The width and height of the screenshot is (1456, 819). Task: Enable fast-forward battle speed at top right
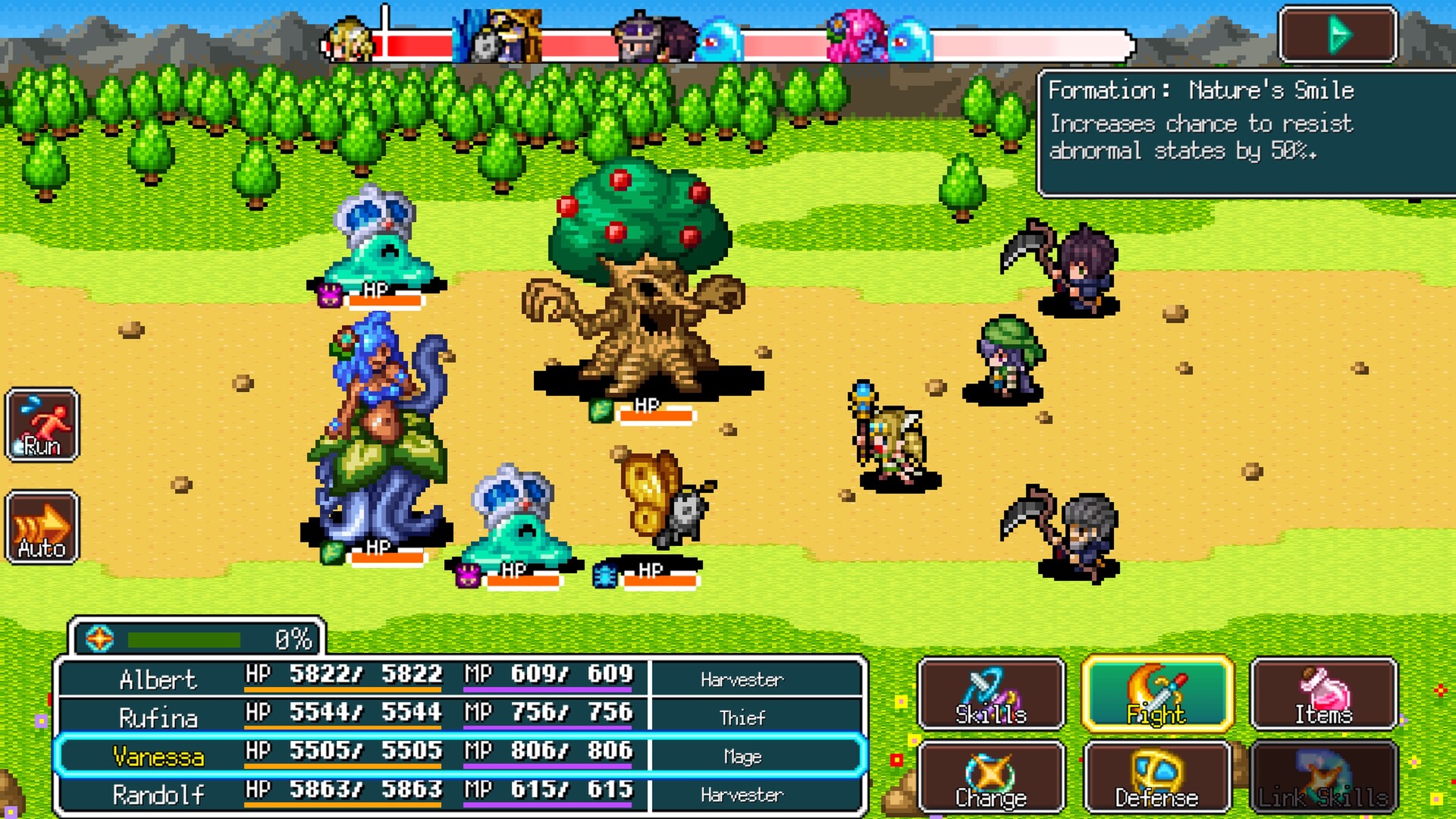point(1339,34)
